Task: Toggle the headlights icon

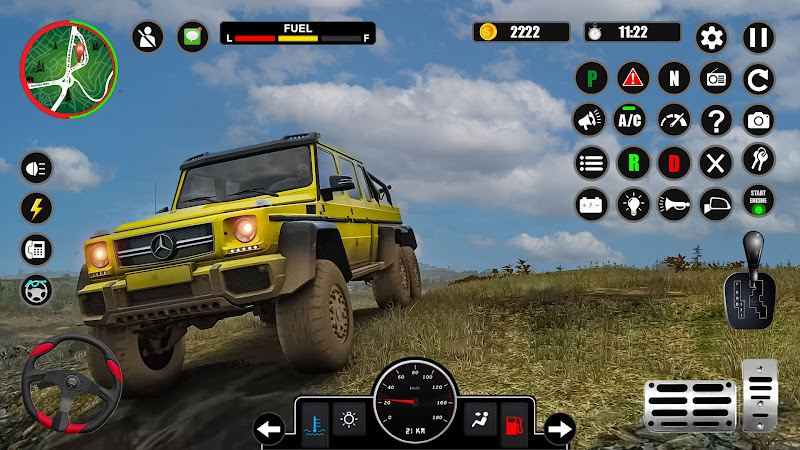Action: (x=37, y=168)
